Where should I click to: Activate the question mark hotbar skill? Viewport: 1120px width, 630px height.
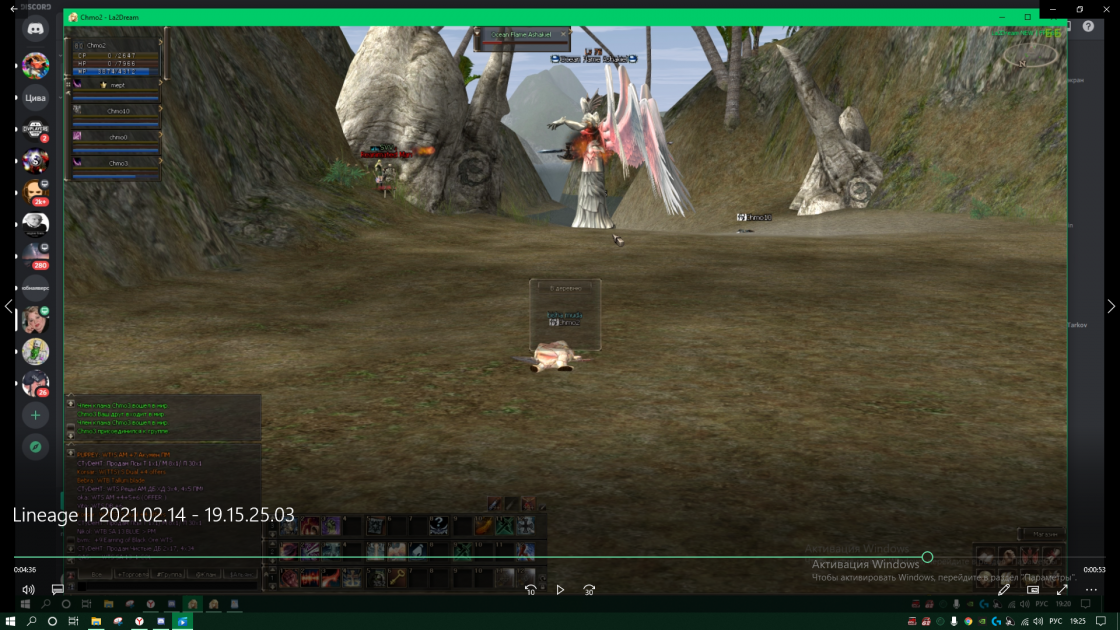click(439, 525)
